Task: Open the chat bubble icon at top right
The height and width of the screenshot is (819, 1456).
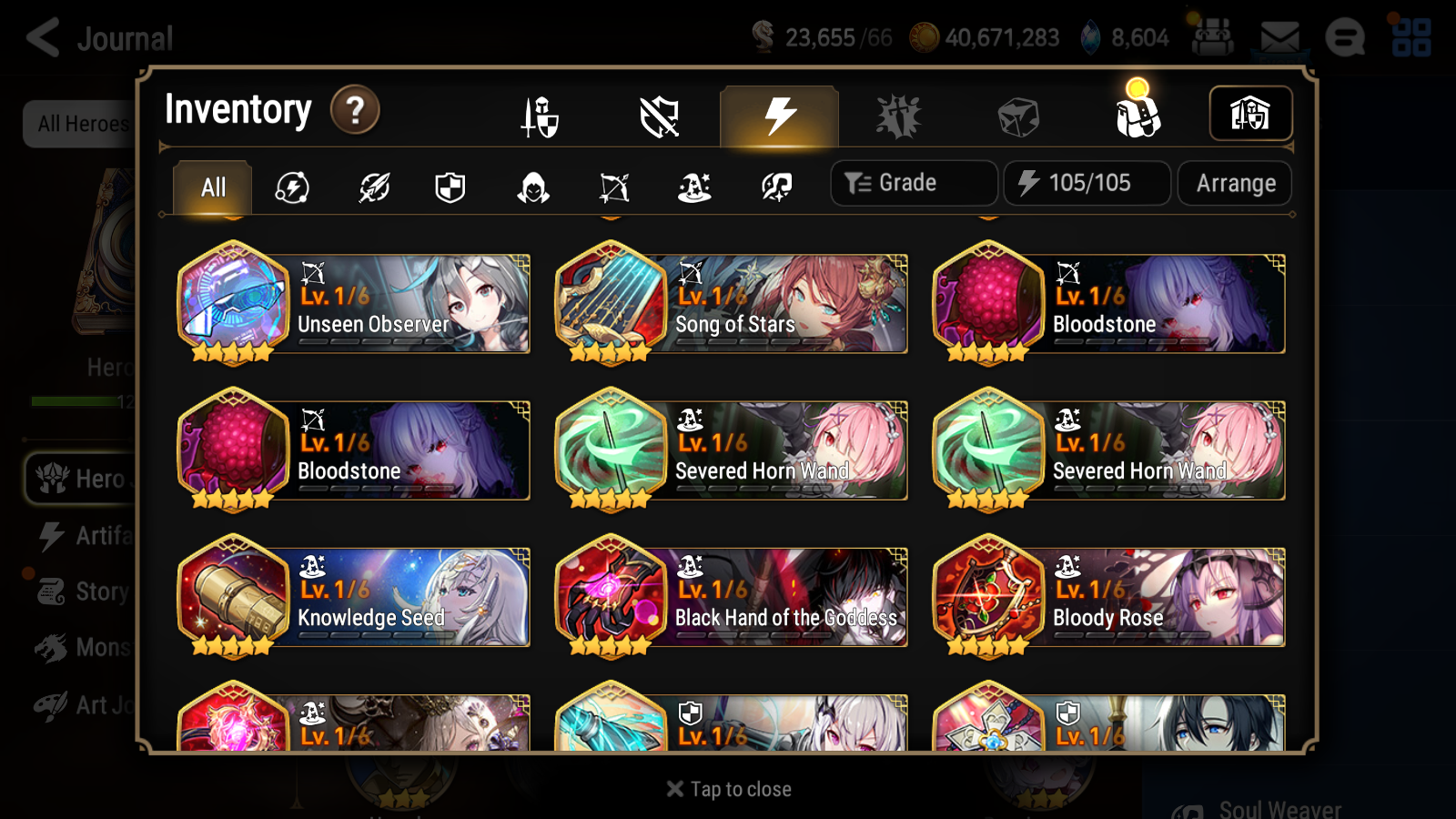Action: click(1346, 38)
